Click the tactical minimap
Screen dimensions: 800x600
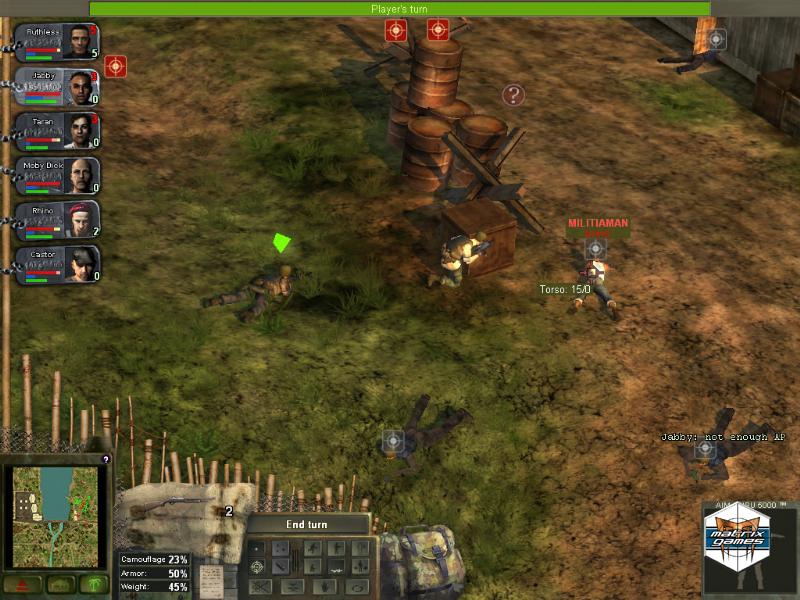click(57, 516)
